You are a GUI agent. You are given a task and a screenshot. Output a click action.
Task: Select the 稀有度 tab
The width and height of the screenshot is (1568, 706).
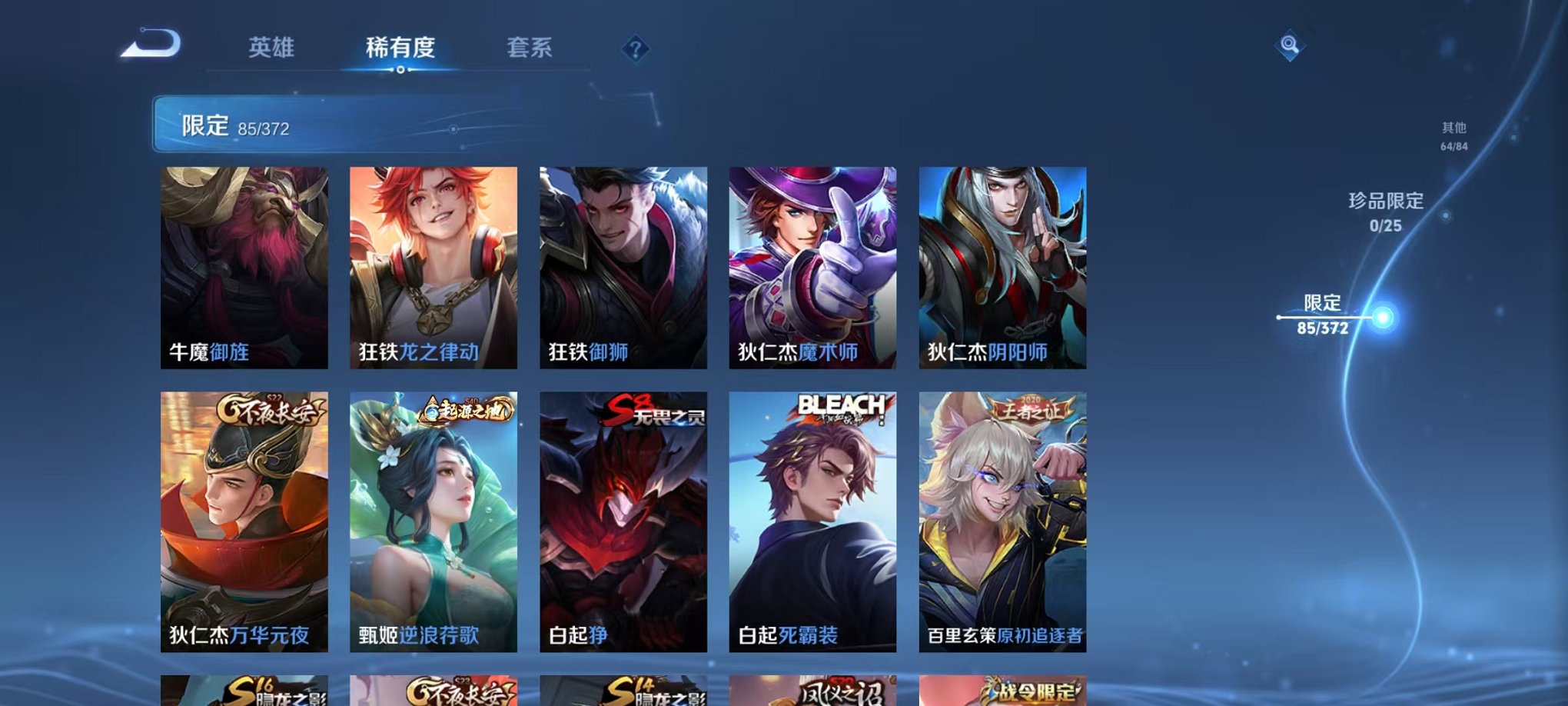400,48
